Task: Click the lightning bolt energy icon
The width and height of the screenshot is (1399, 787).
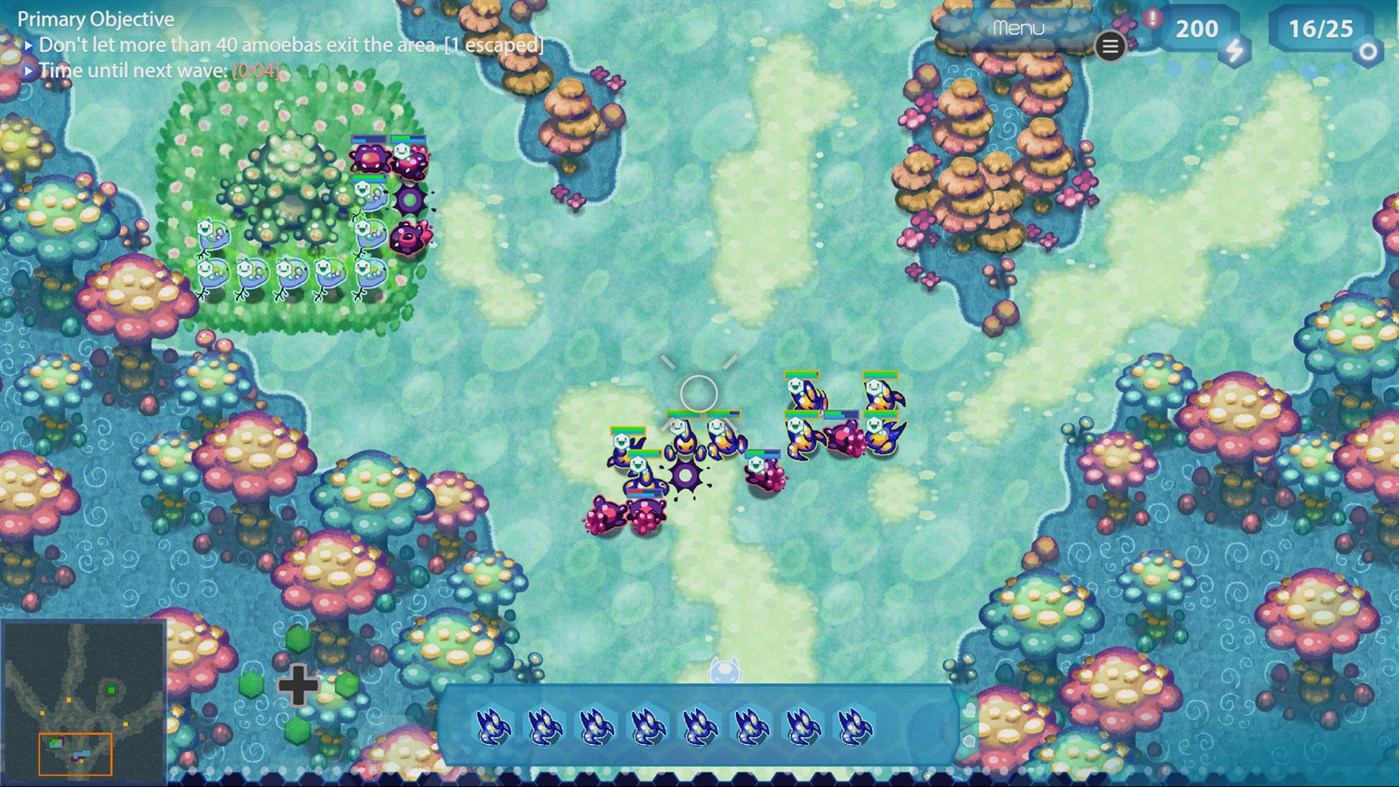Action: tap(1233, 52)
